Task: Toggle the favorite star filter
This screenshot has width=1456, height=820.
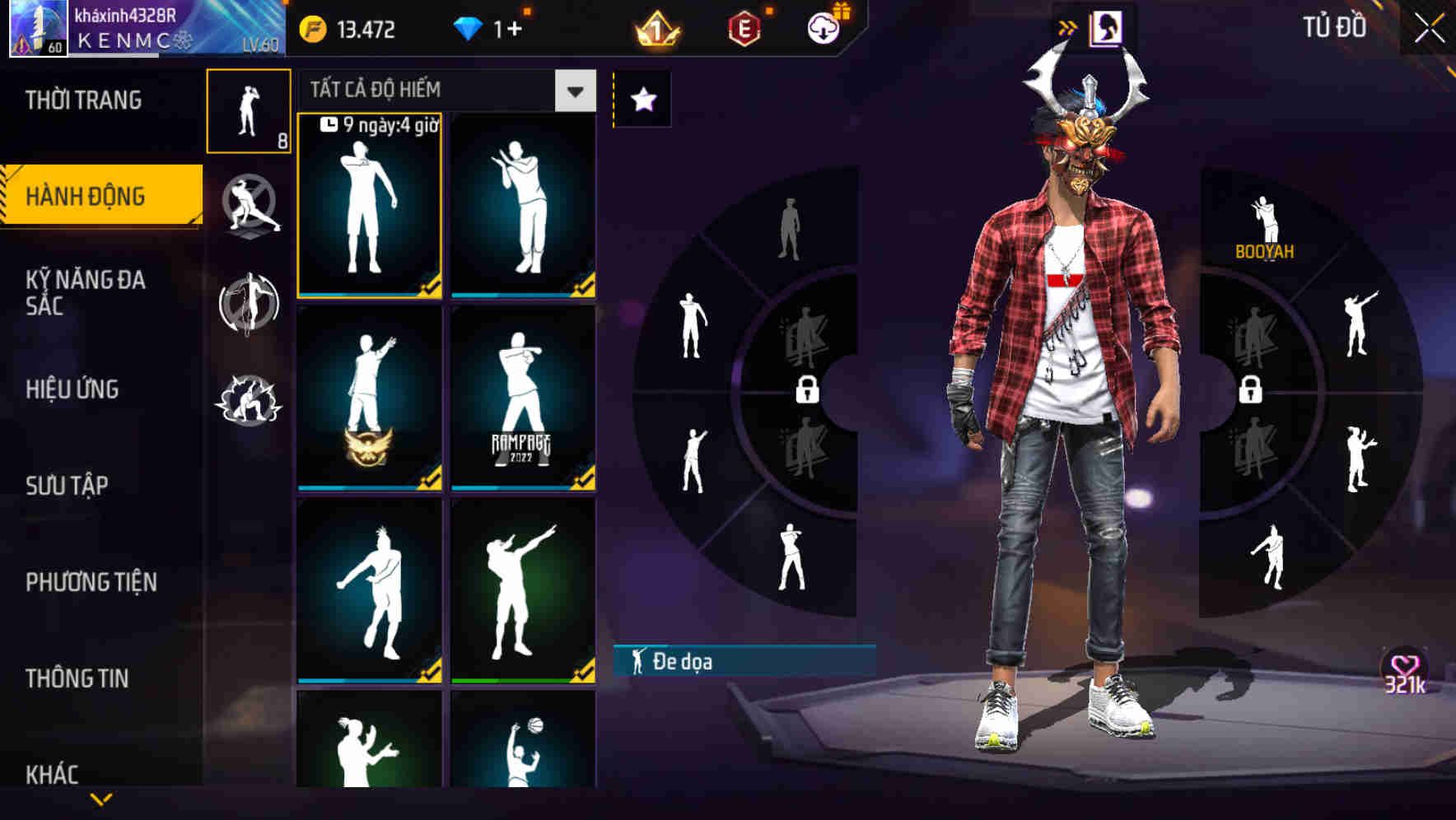Action: 642,100
